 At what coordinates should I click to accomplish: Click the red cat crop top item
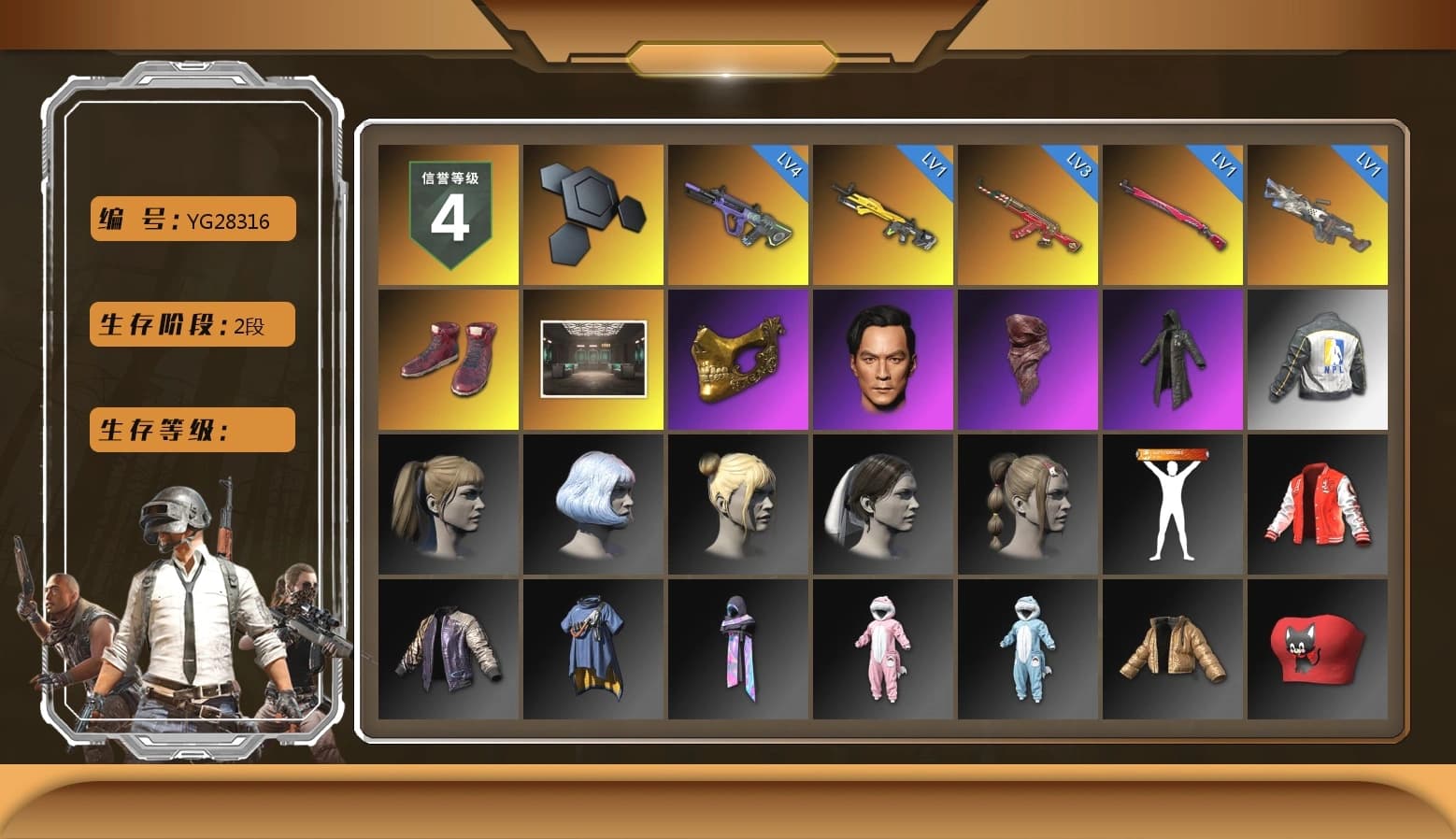pyautogui.click(x=1318, y=649)
